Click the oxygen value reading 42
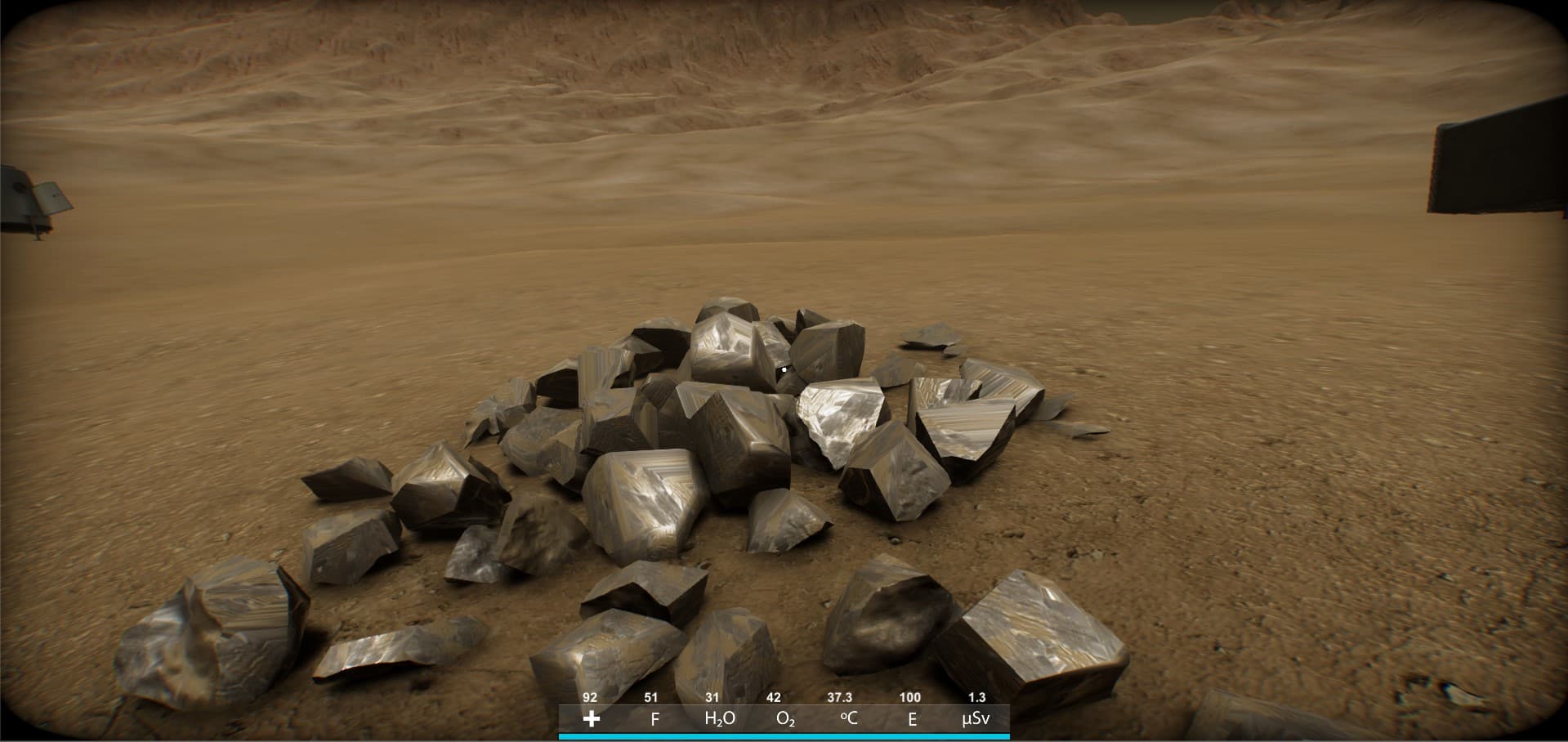 772,698
